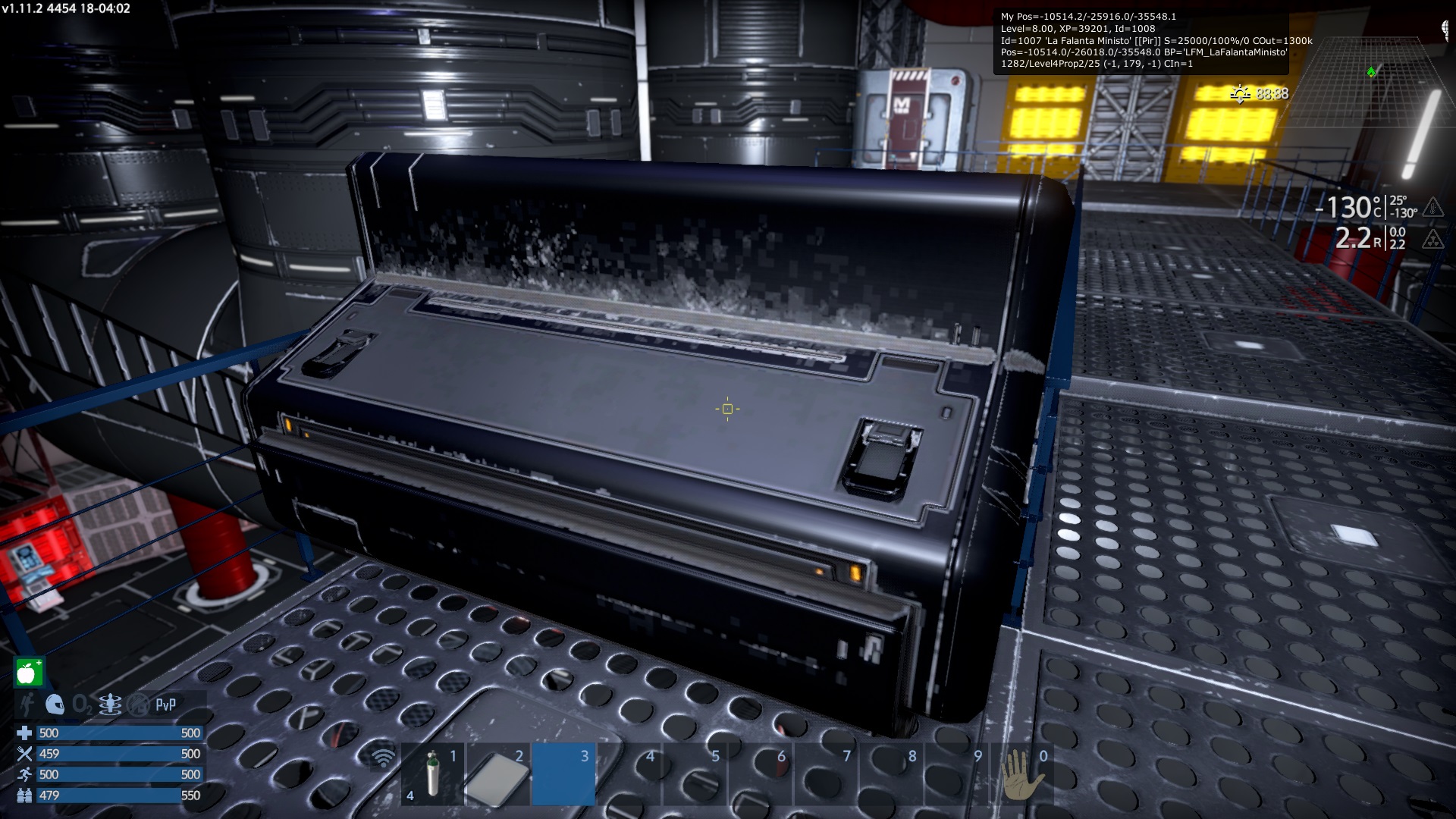The width and height of the screenshot is (1456, 819).
Task: Click the crossed-out house status icon
Action: (x=137, y=704)
